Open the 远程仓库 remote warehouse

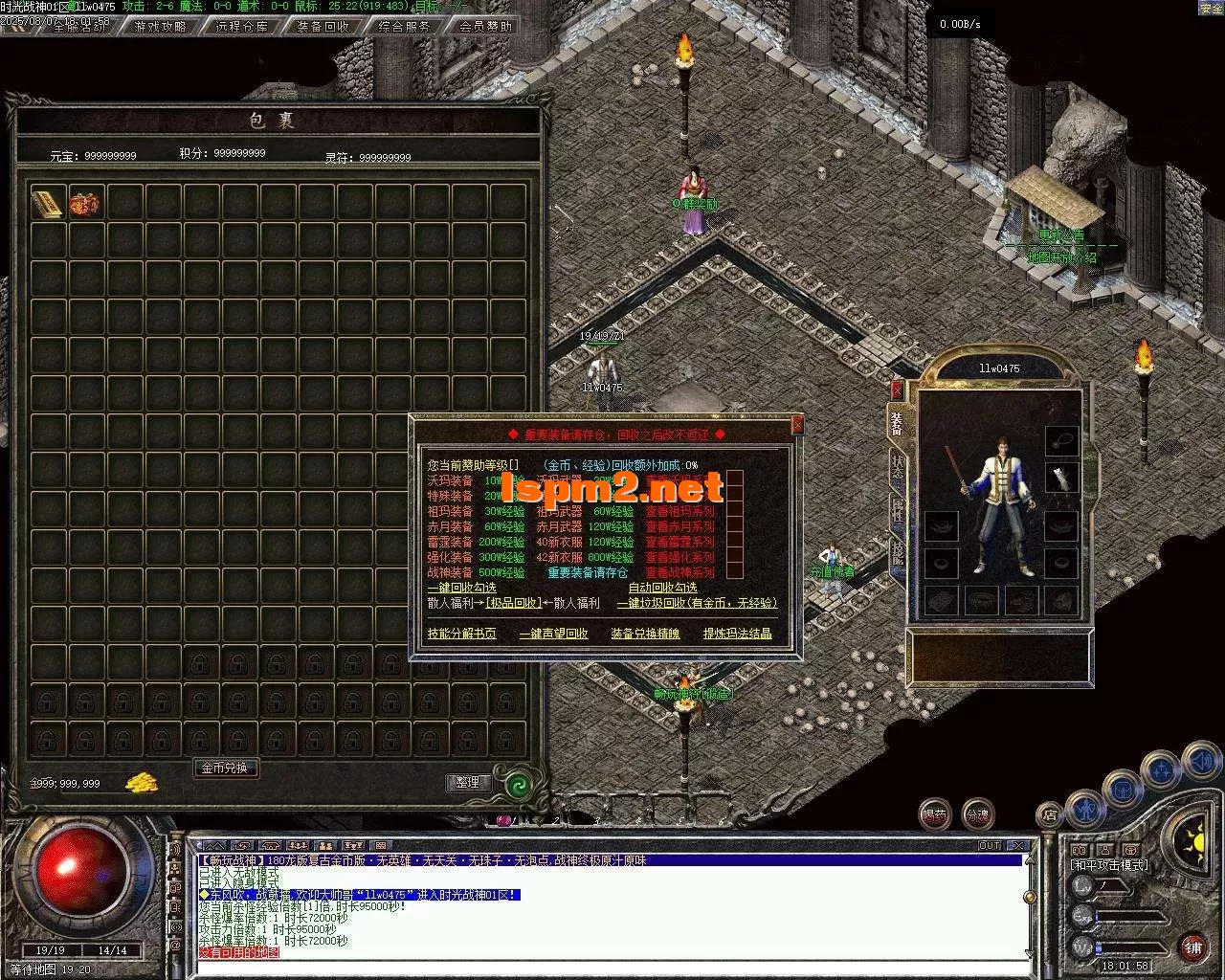(x=242, y=27)
